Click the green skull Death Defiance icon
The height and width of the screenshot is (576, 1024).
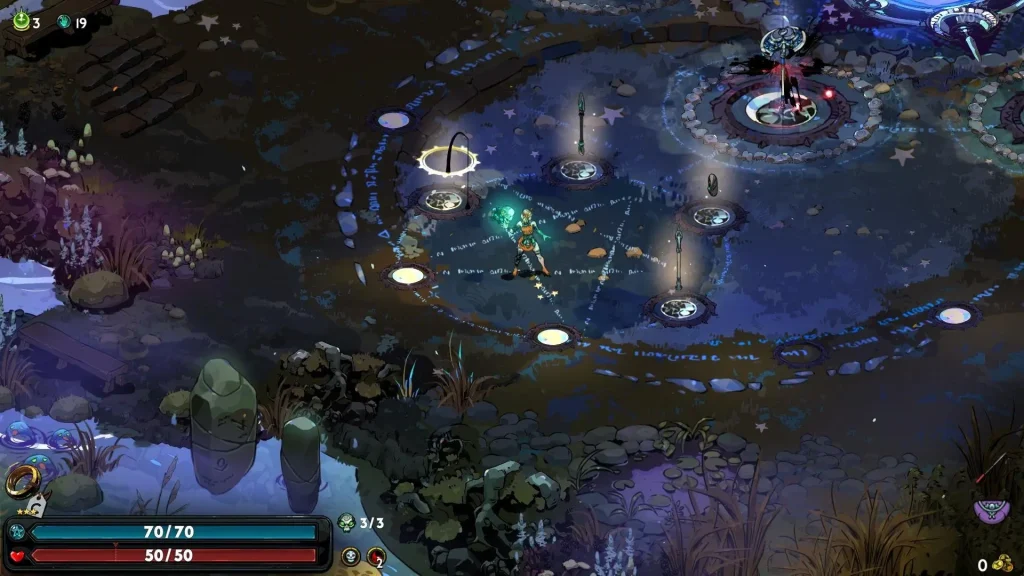347,522
